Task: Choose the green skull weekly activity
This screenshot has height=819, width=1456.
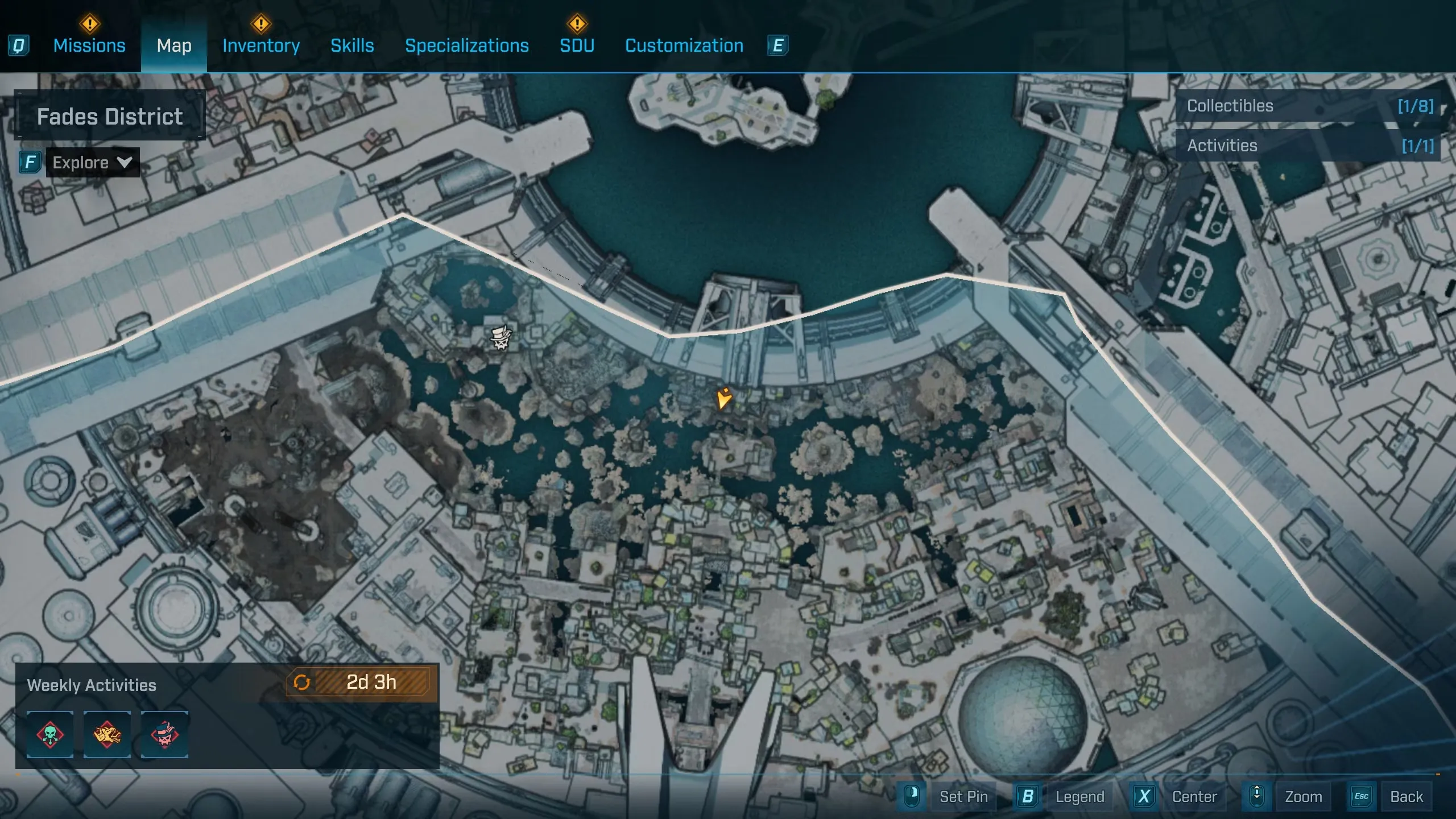Action: point(50,734)
